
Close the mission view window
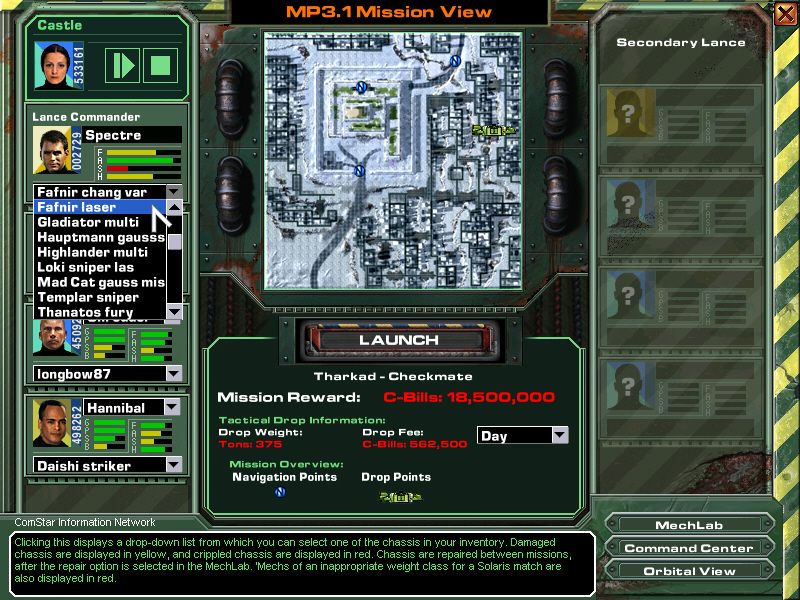784,13
